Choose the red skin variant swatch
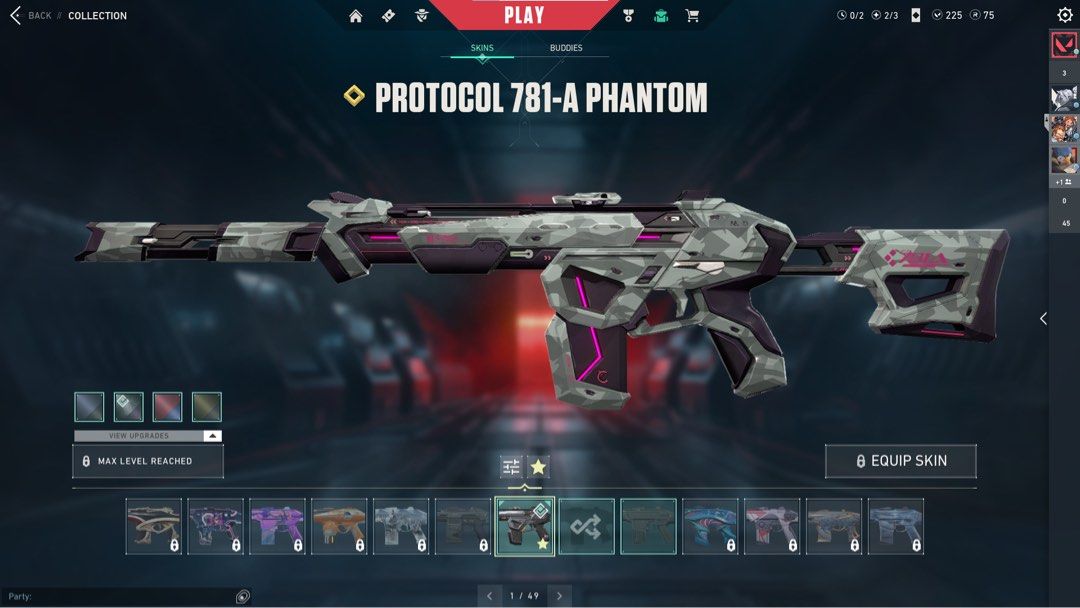Image resolution: width=1080 pixels, height=608 pixels. pyautogui.click(x=168, y=407)
